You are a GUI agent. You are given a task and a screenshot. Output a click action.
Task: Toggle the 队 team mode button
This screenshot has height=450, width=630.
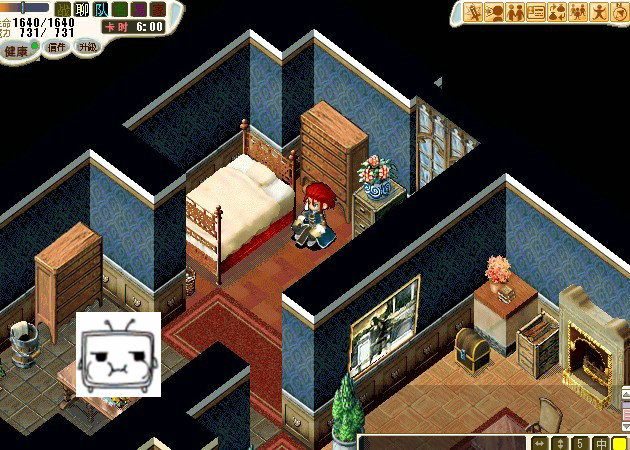point(101,10)
